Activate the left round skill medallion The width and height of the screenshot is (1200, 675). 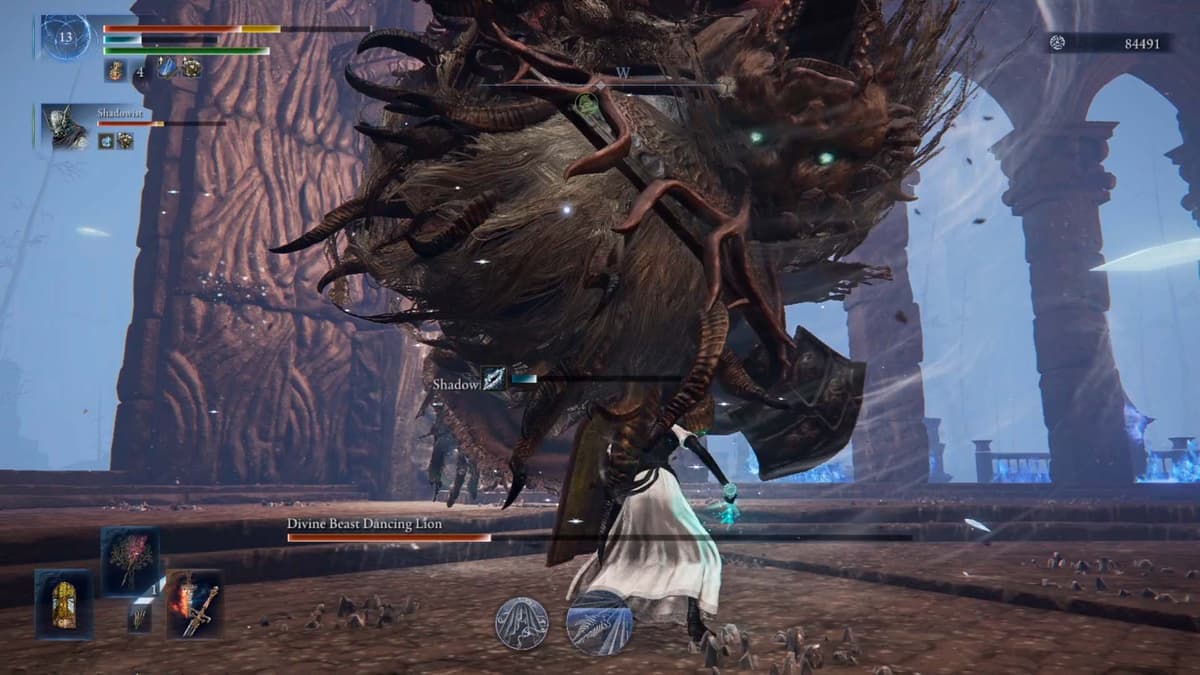point(521,623)
